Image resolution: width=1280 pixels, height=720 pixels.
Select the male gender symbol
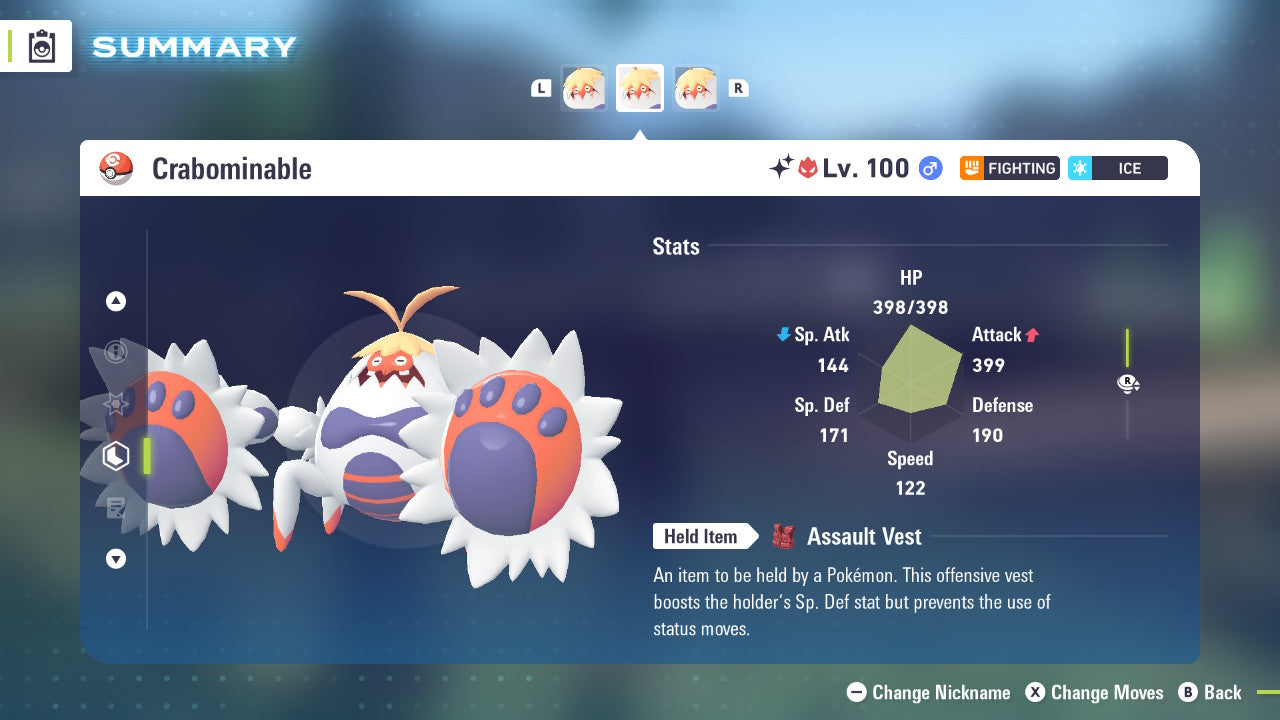tap(930, 168)
